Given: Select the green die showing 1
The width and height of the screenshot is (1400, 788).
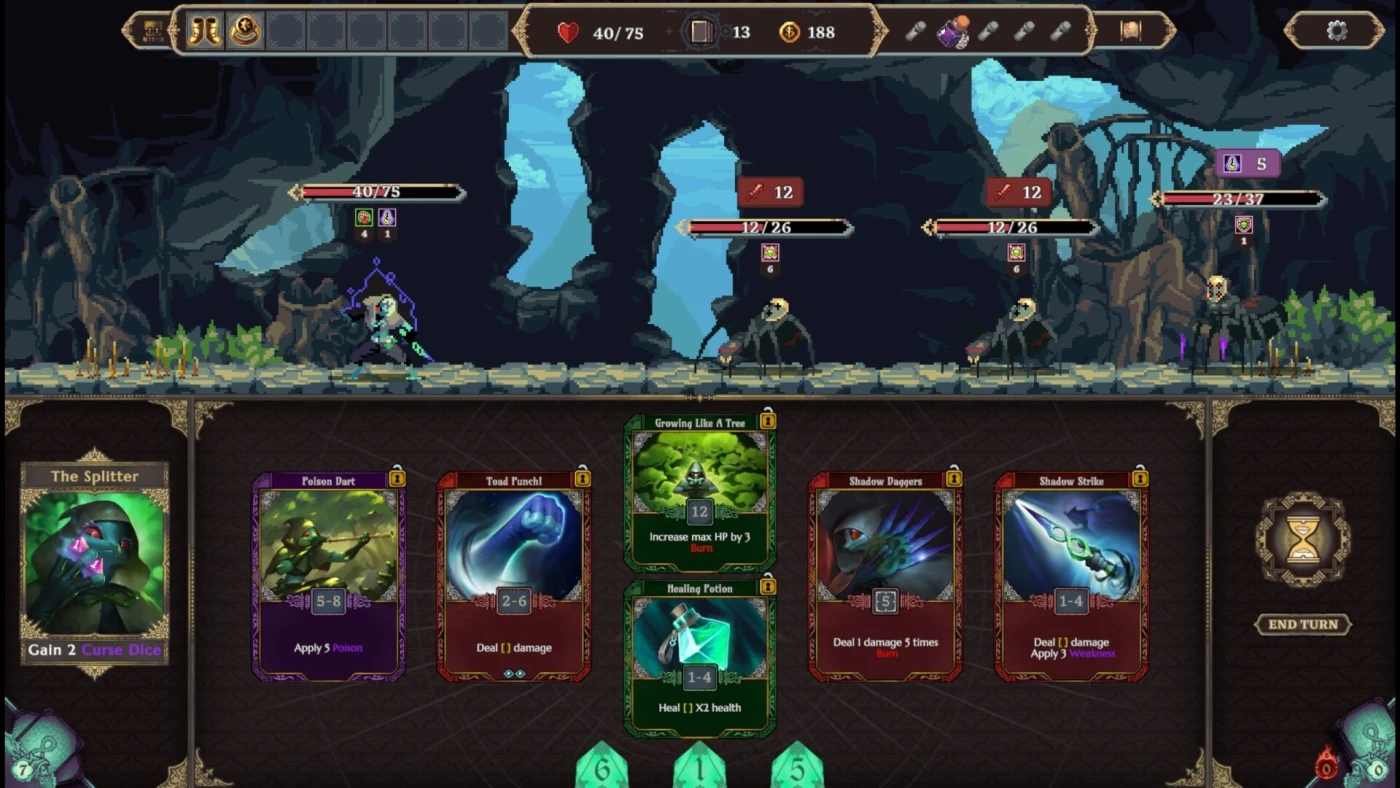Looking at the screenshot, I should tap(699, 768).
